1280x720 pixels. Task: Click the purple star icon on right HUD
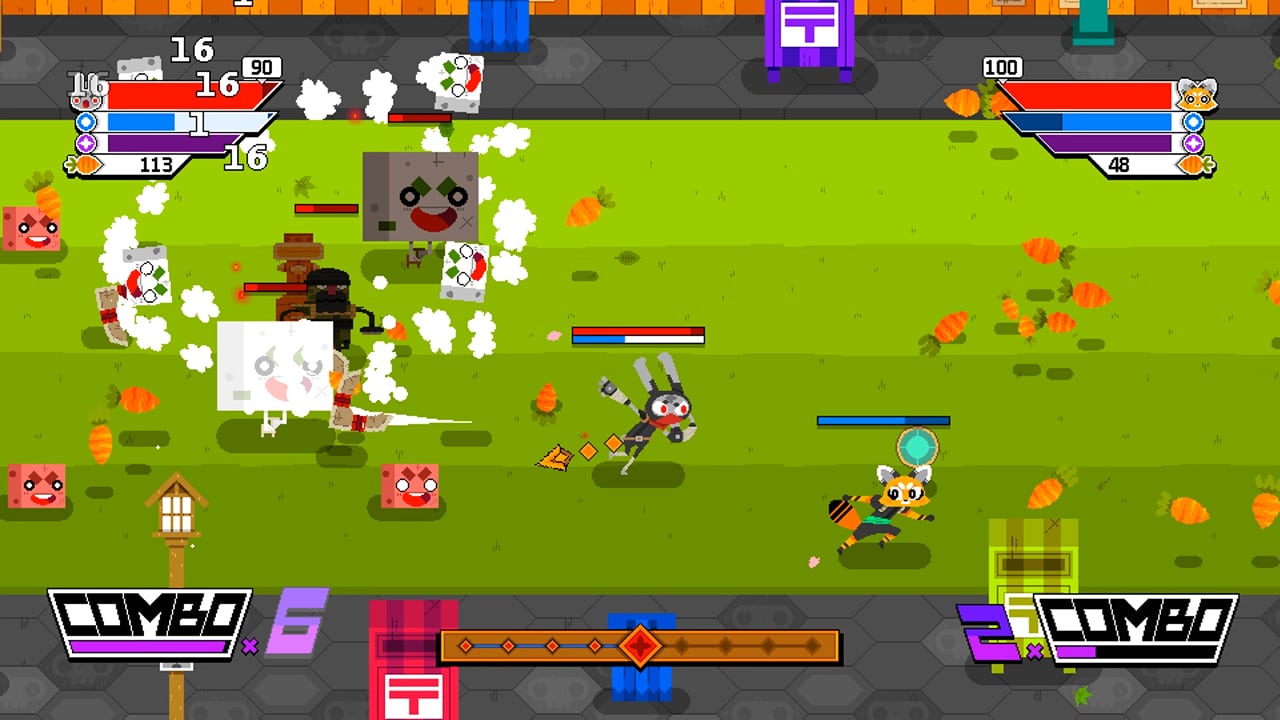[x=1193, y=142]
